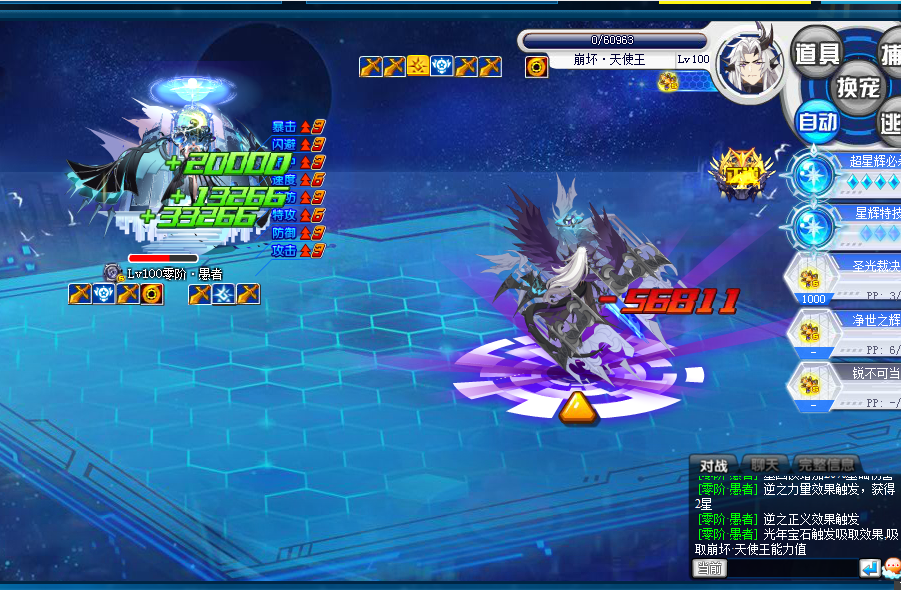
Task: Click the 当前 channel button
Action: tap(709, 568)
